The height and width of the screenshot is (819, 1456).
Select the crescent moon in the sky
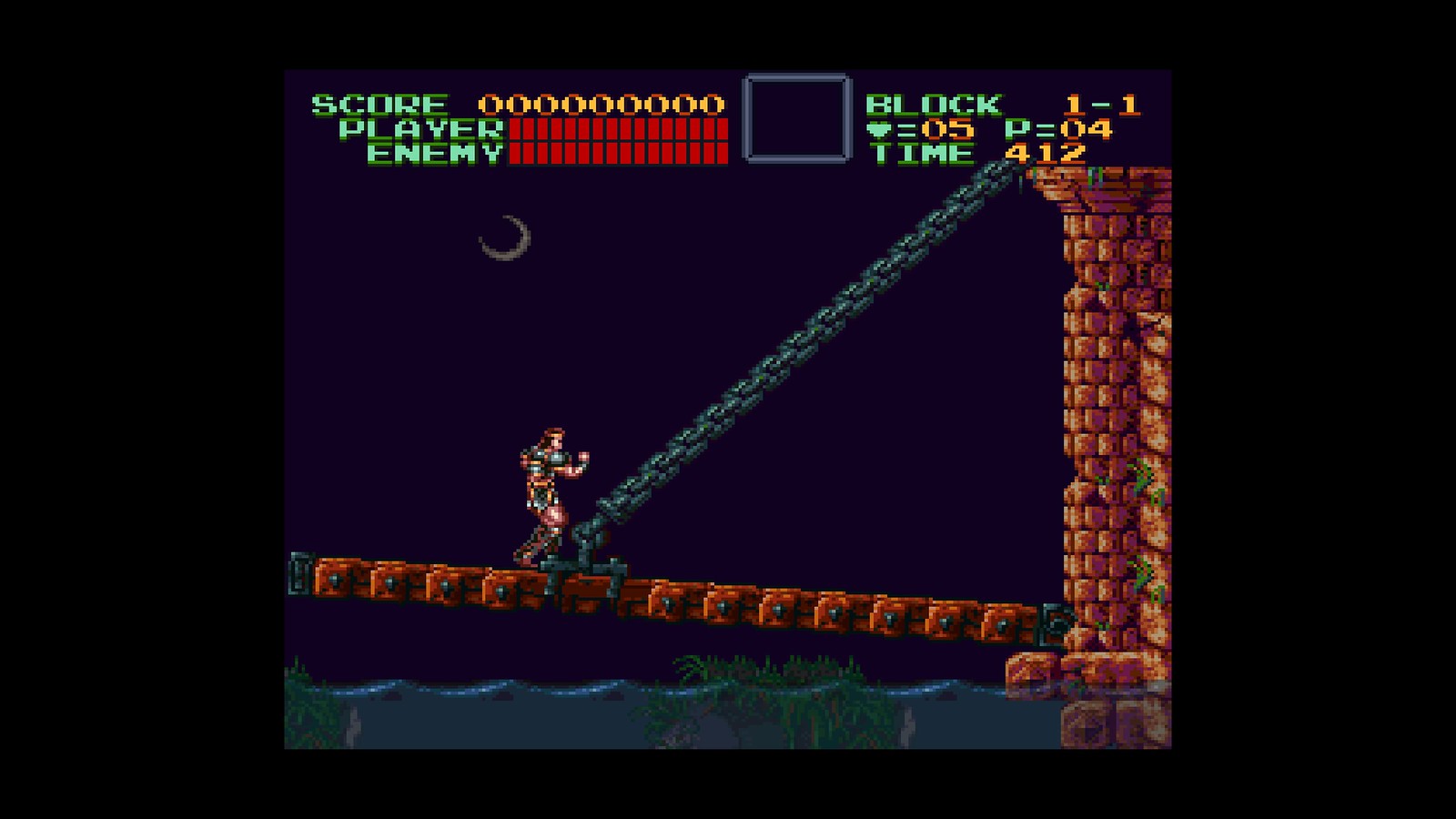coord(508,238)
